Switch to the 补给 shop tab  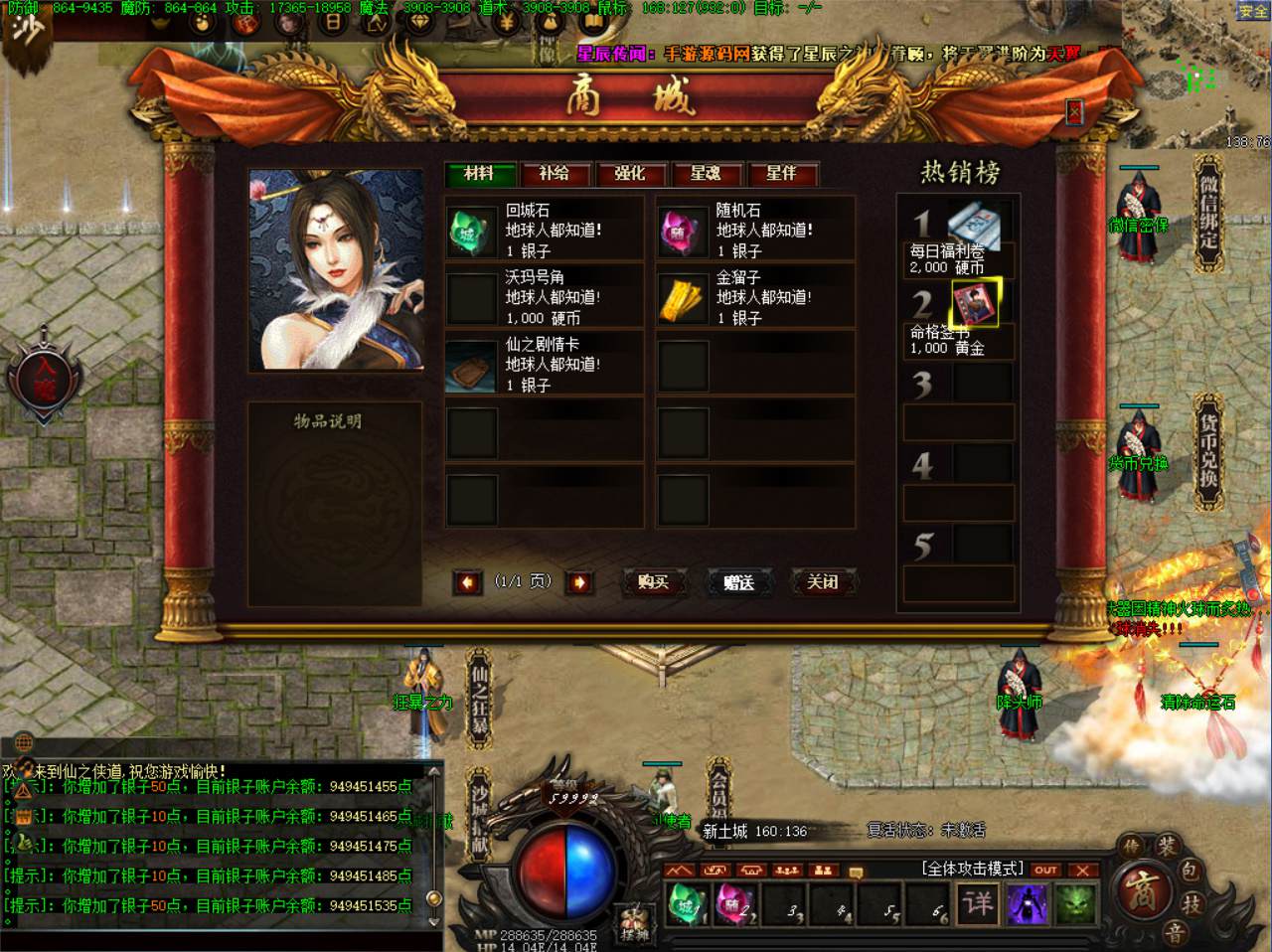555,174
